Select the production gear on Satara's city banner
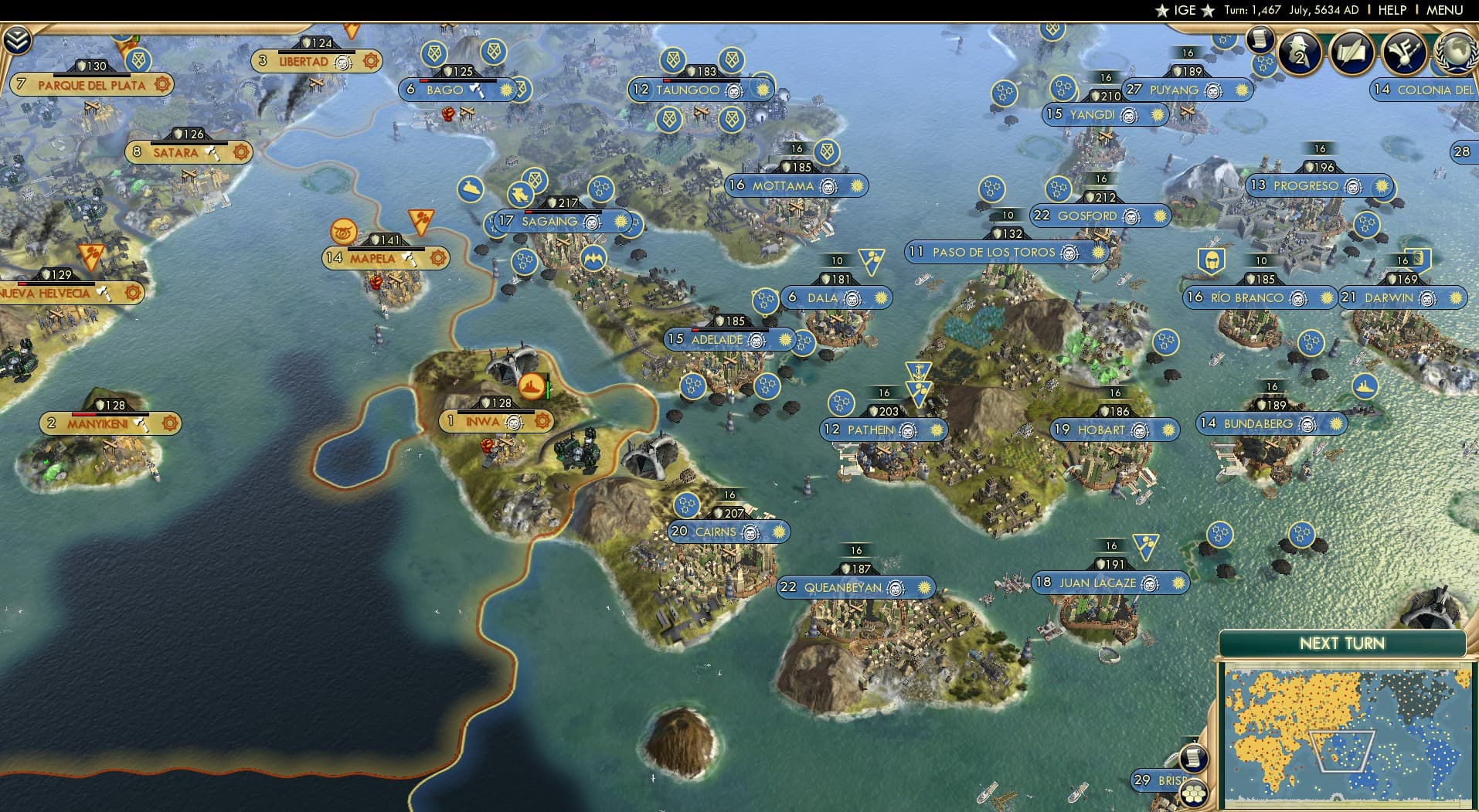This screenshot has width=1479, height=812. point(241,153)
